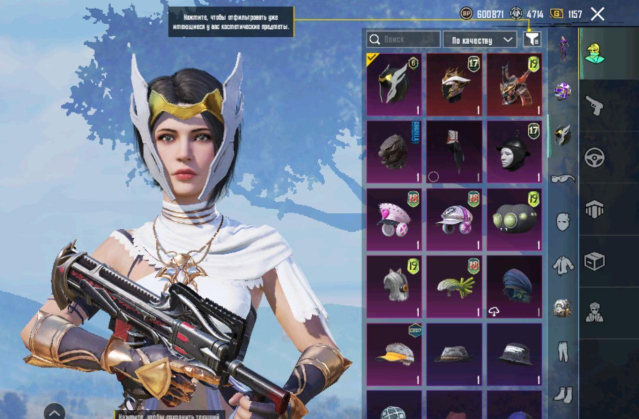The image size is (639, 419).
Task: Choose the red samurai helmet
Action: [x=514, y=84]
